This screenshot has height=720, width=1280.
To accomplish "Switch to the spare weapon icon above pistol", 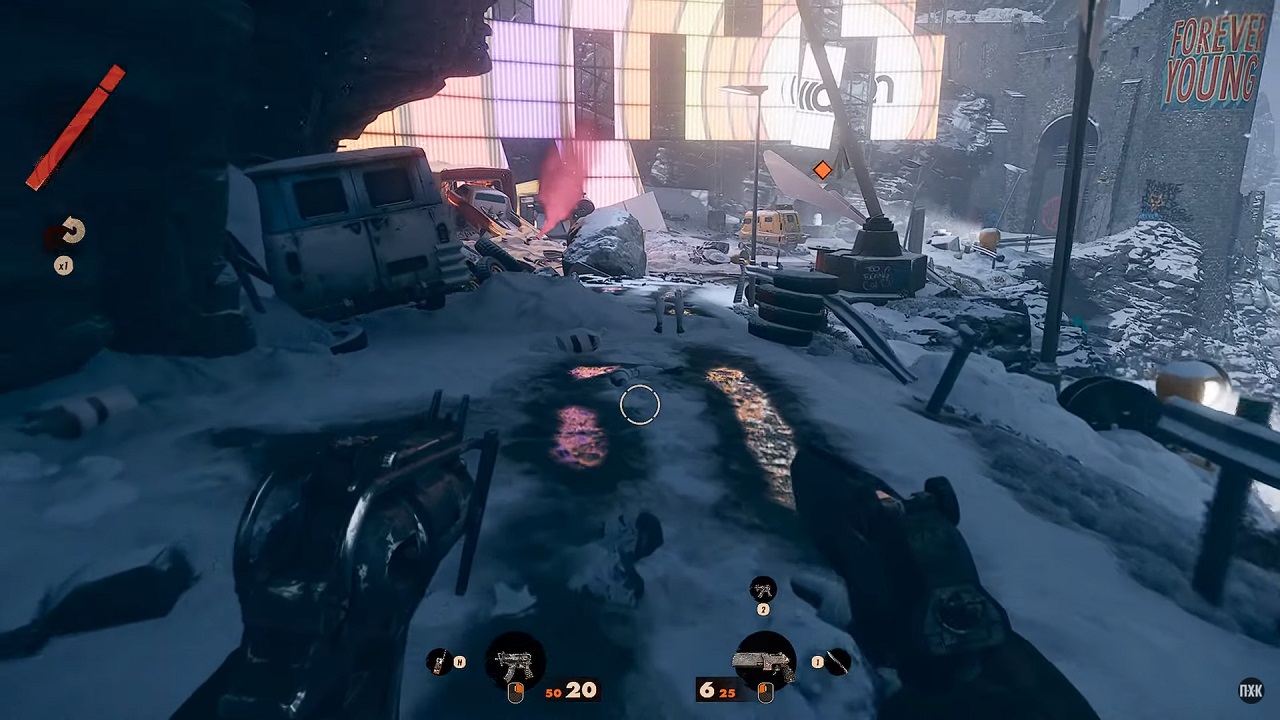I will point(763,589).
